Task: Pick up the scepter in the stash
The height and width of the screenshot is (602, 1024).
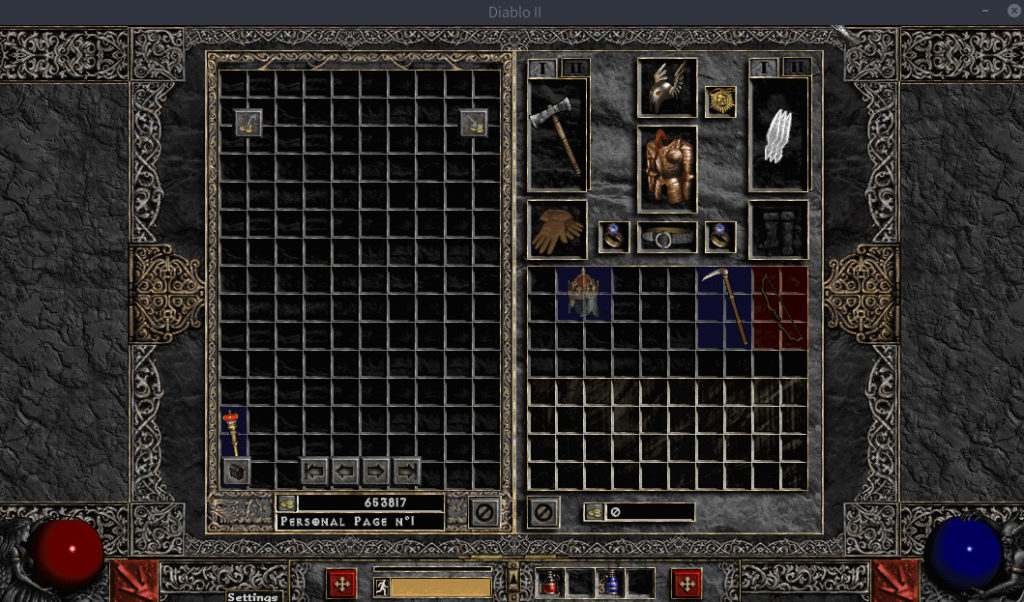Action: (x=235, y=432)
